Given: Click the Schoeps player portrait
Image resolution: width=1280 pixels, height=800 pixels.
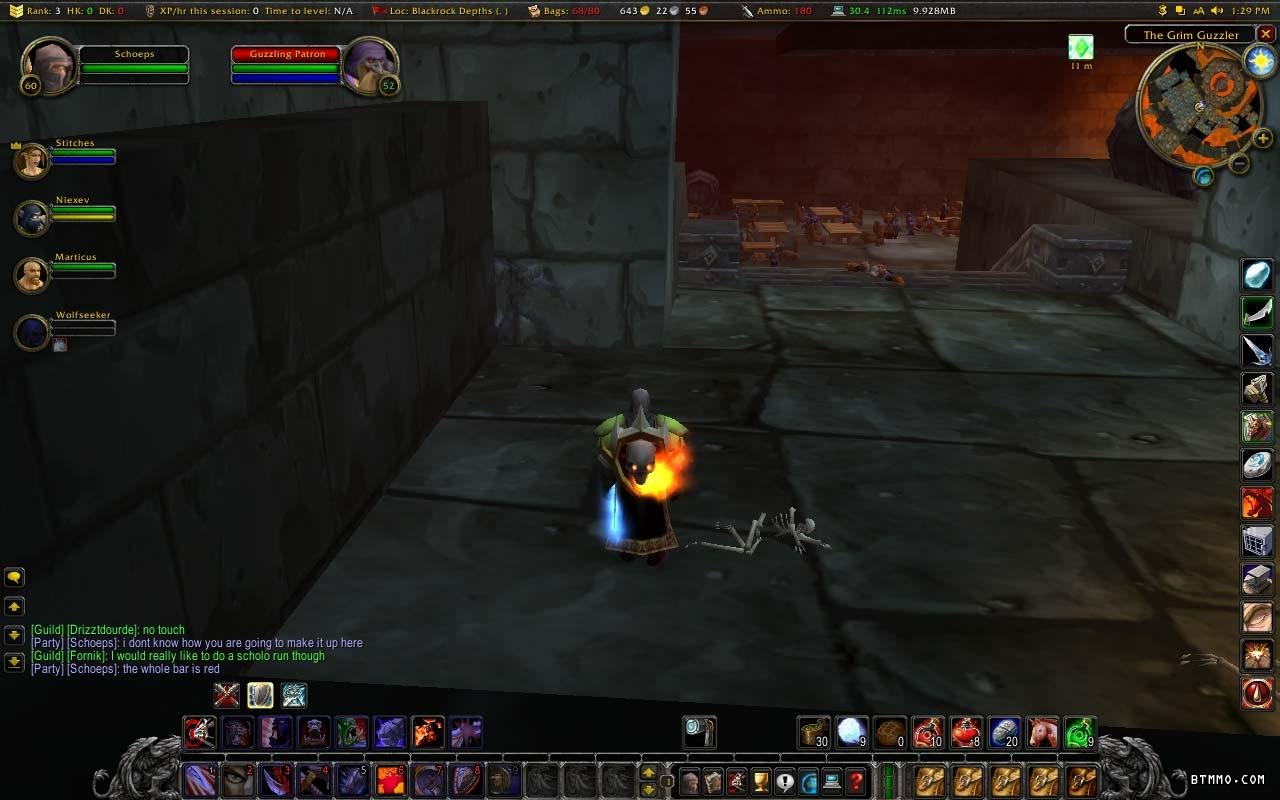Looking at the screenshot, I should (48, 66).
